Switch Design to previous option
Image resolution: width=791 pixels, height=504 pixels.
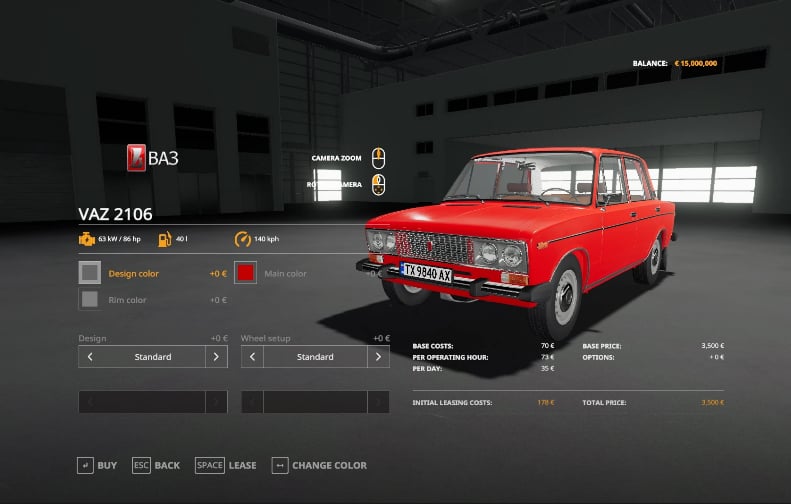pos(90,357)
